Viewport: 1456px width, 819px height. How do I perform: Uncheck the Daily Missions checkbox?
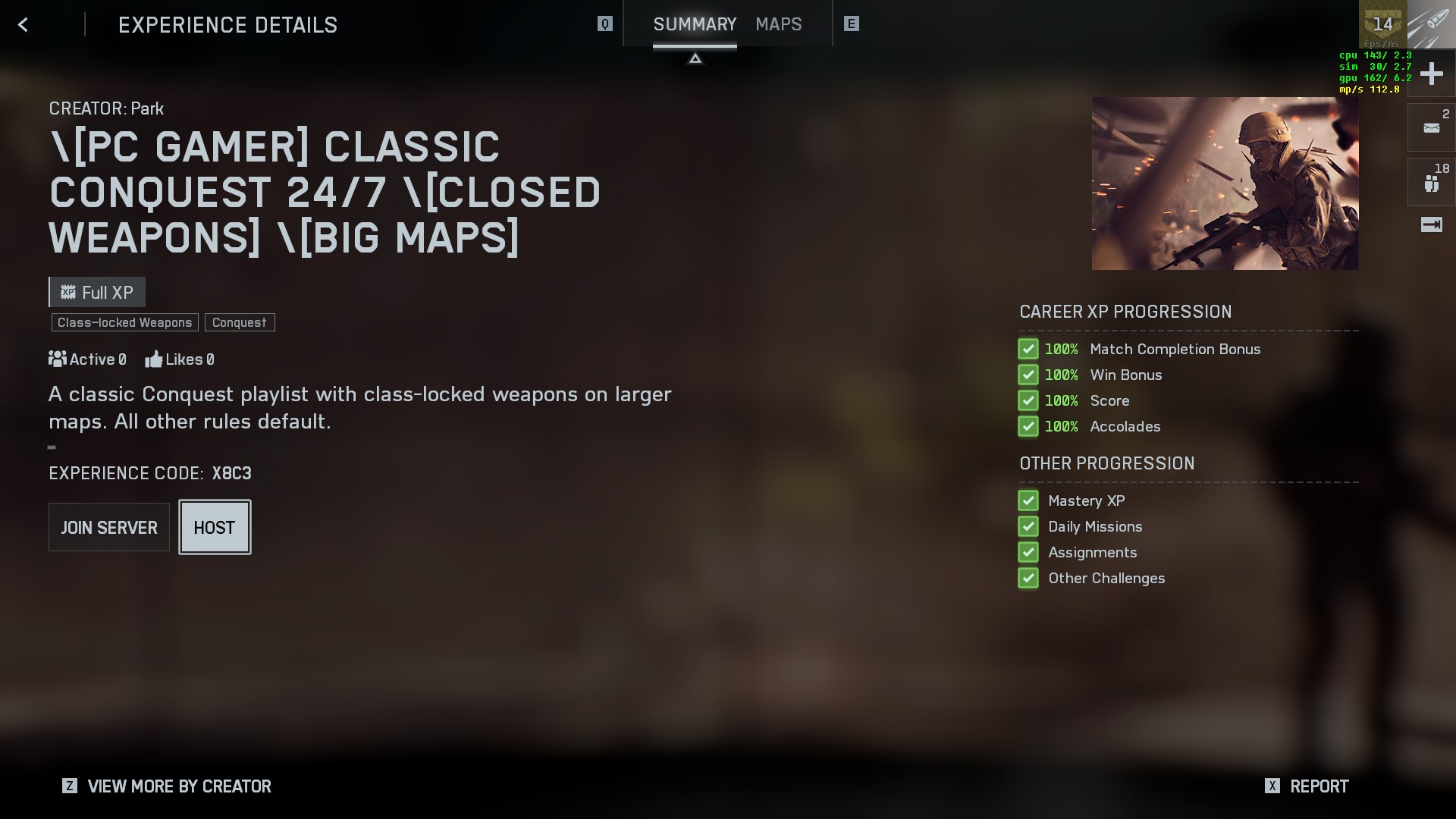click(1028, 526)
